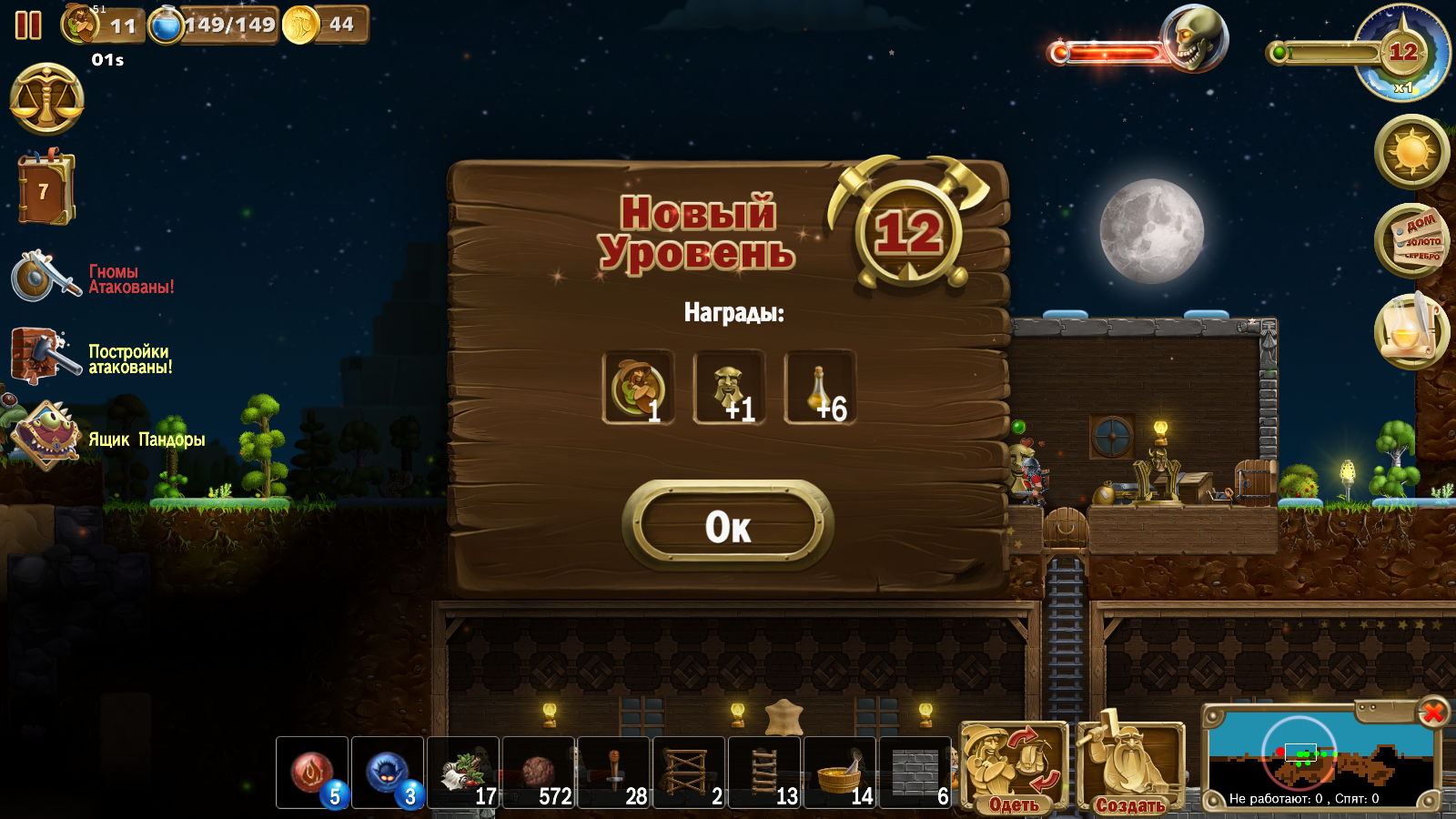Choose the soup bowl slot
Screen dimensions: 1456x819
point(840,773)
